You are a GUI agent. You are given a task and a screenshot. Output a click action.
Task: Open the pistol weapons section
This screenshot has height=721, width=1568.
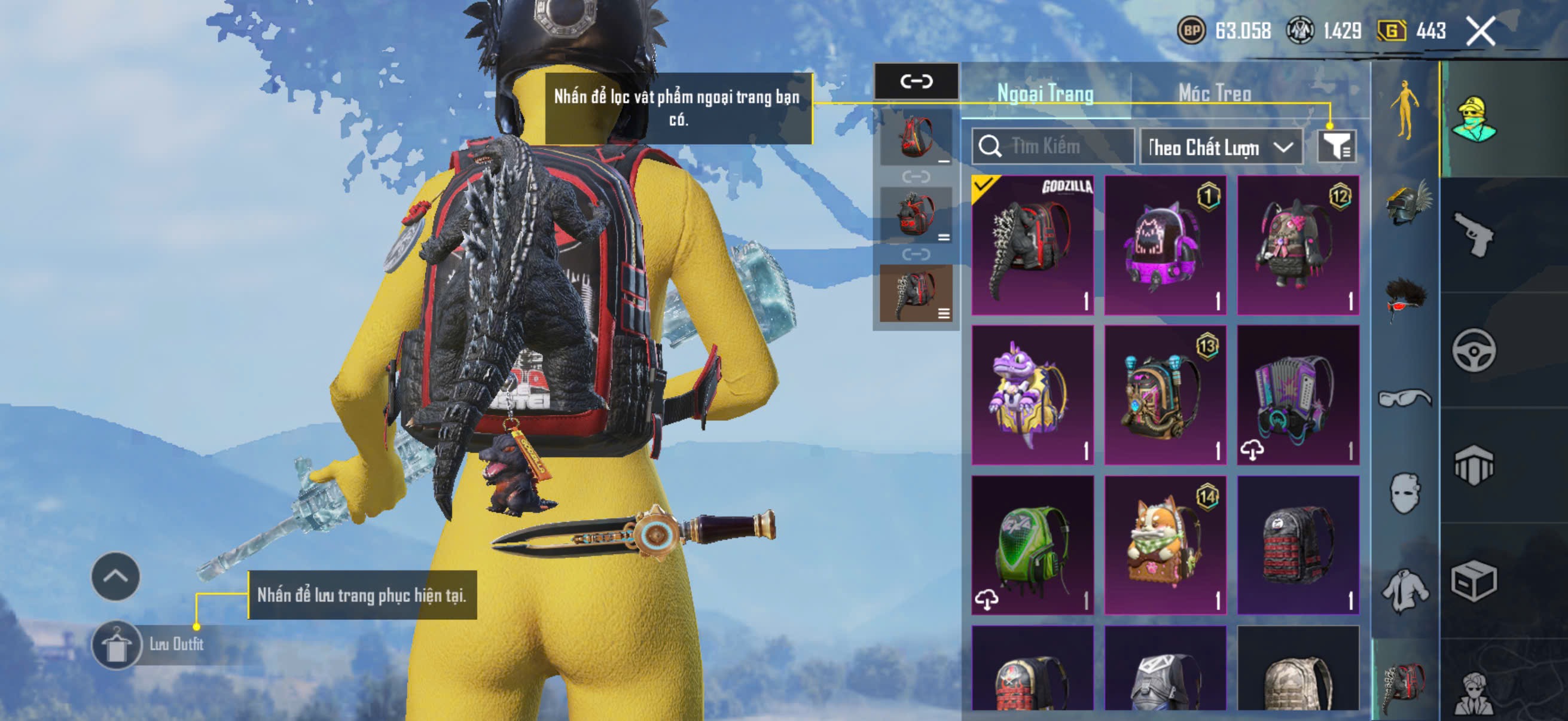1473,235
